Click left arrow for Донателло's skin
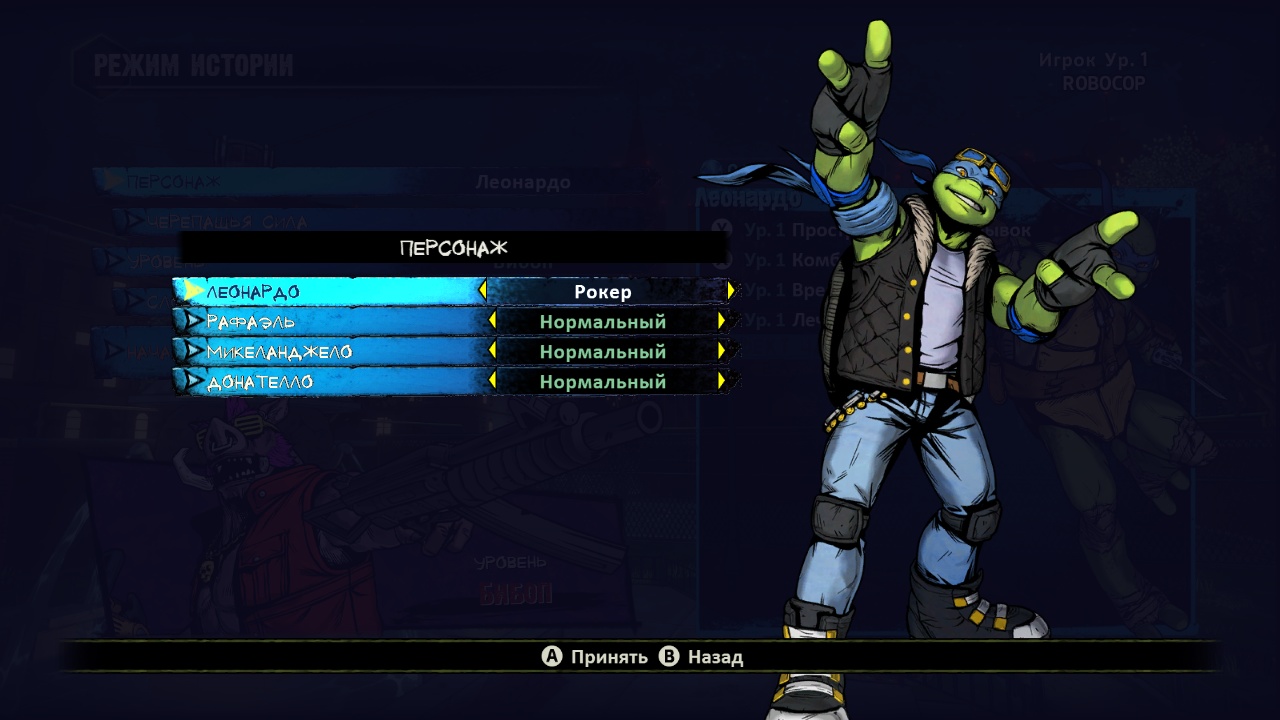The height and width of the screenshot is (720, 1280). [x=491, y=381]
